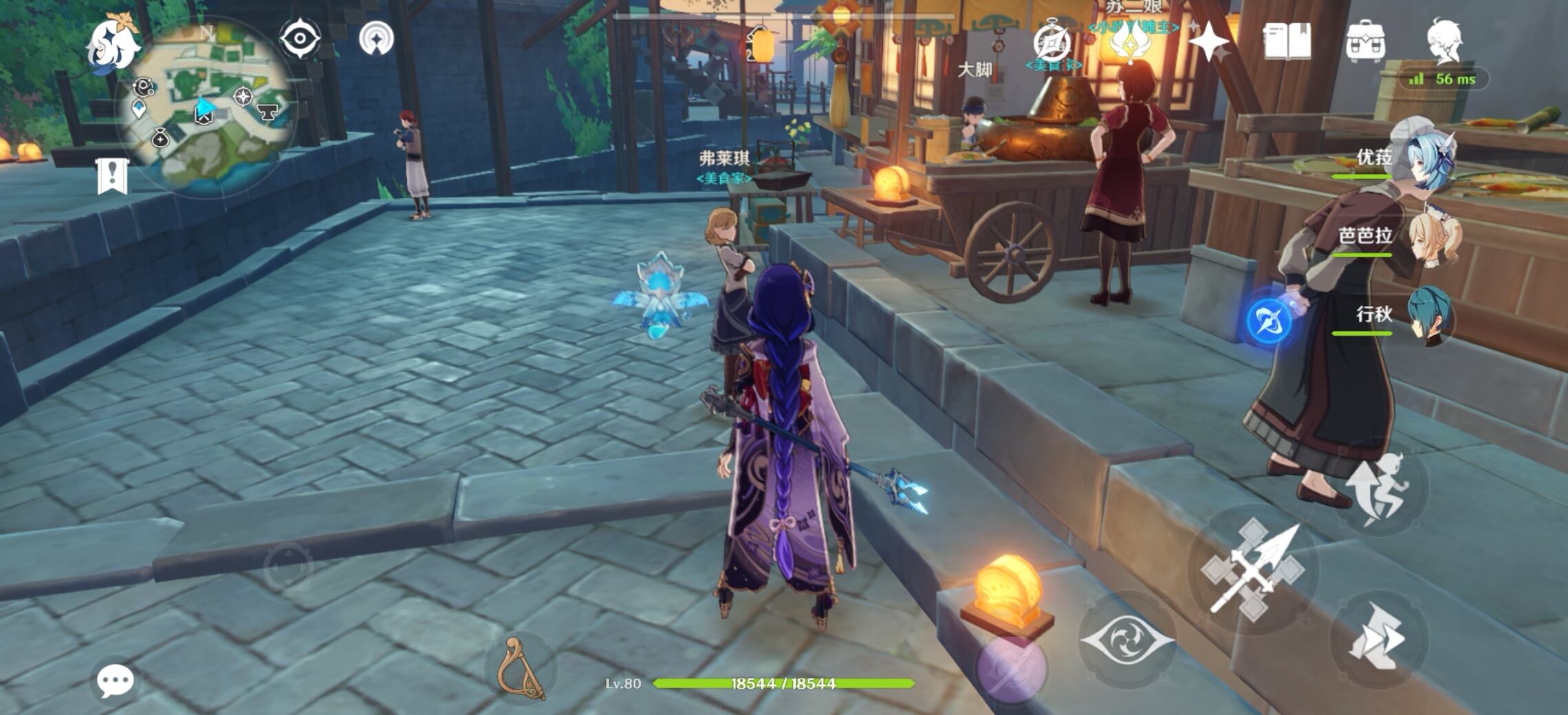Image resolution: width=1568 pixels, height=715 pixels.
Task: Open the chat speech bubble
Action: click(115, 681)
